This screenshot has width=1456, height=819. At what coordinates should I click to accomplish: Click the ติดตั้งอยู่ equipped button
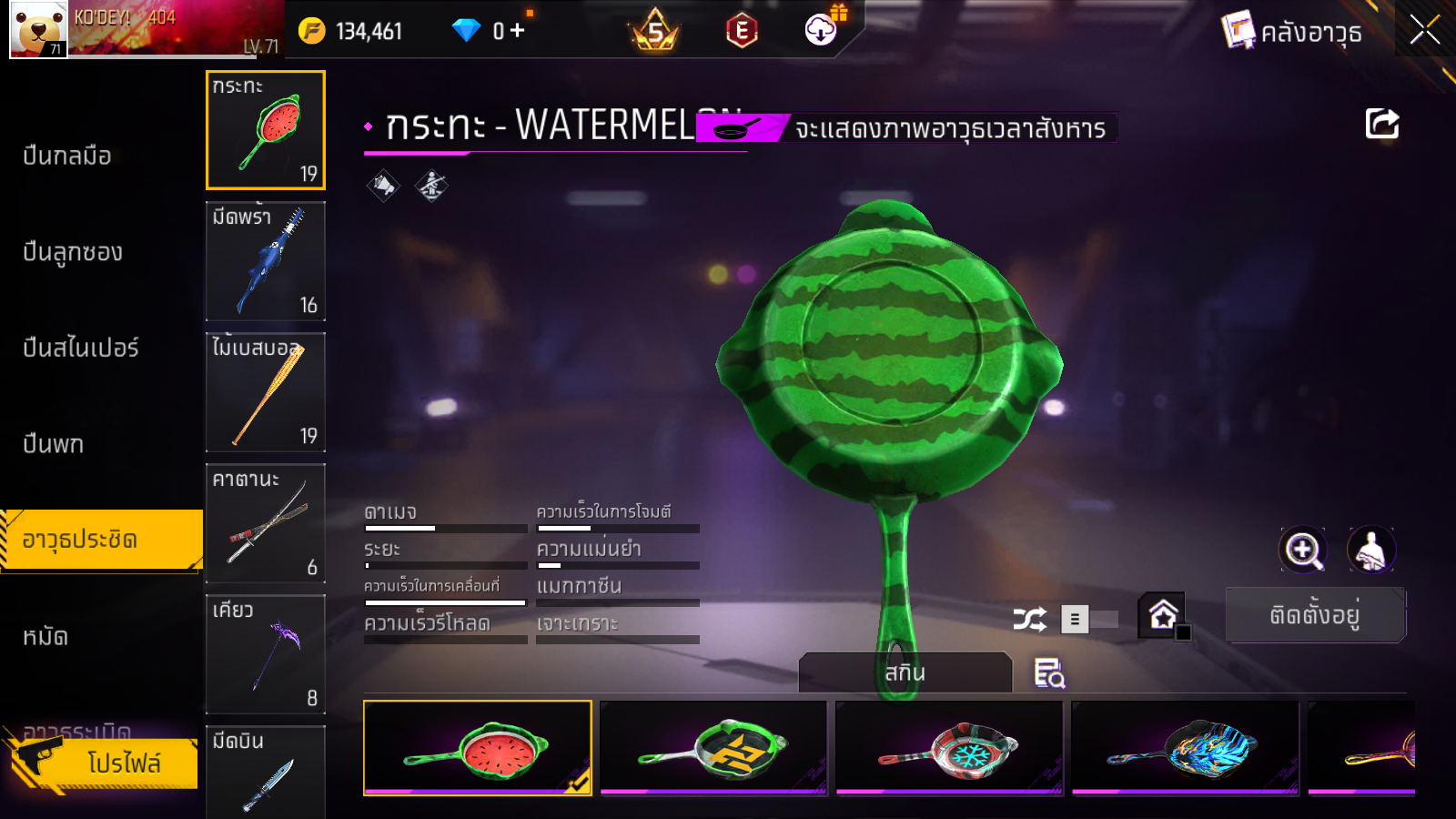1315,615
